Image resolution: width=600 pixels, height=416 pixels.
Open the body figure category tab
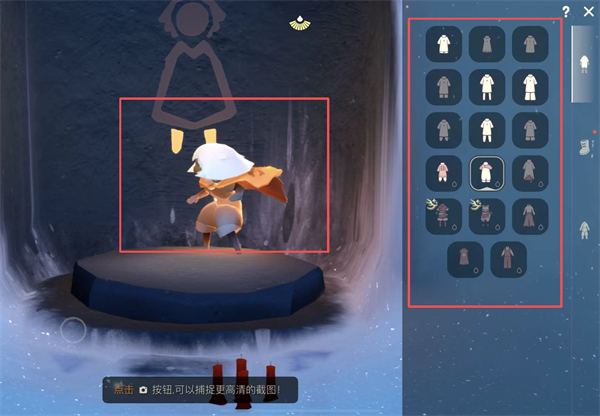586,230
